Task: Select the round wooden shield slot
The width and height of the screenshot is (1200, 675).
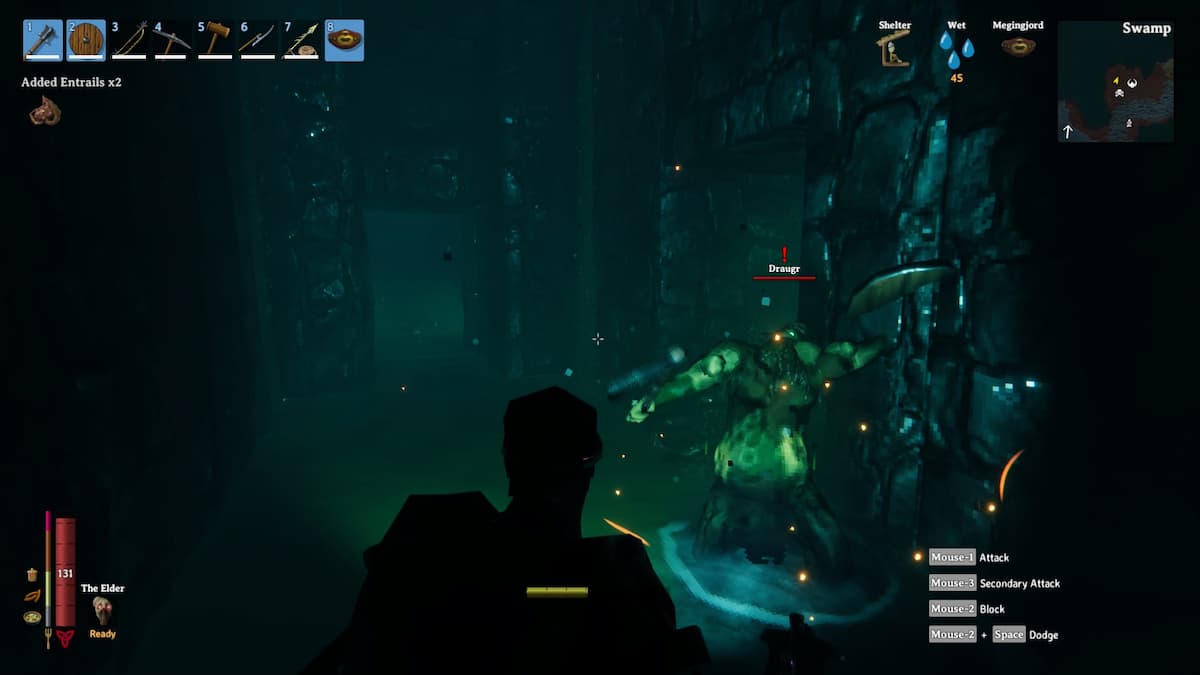Action: coord(86,40)
